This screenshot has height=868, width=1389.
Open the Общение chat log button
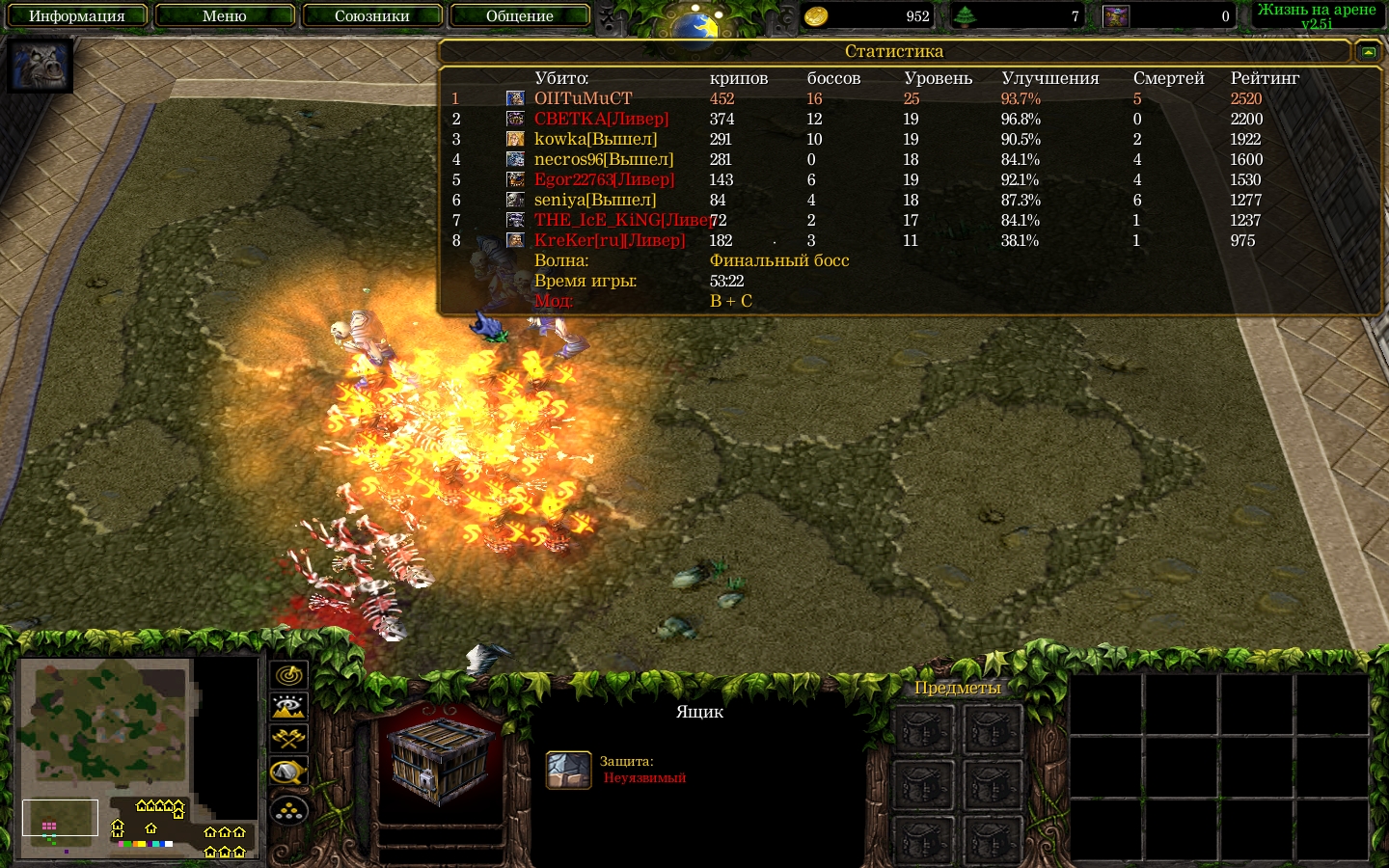coord(520,15)
